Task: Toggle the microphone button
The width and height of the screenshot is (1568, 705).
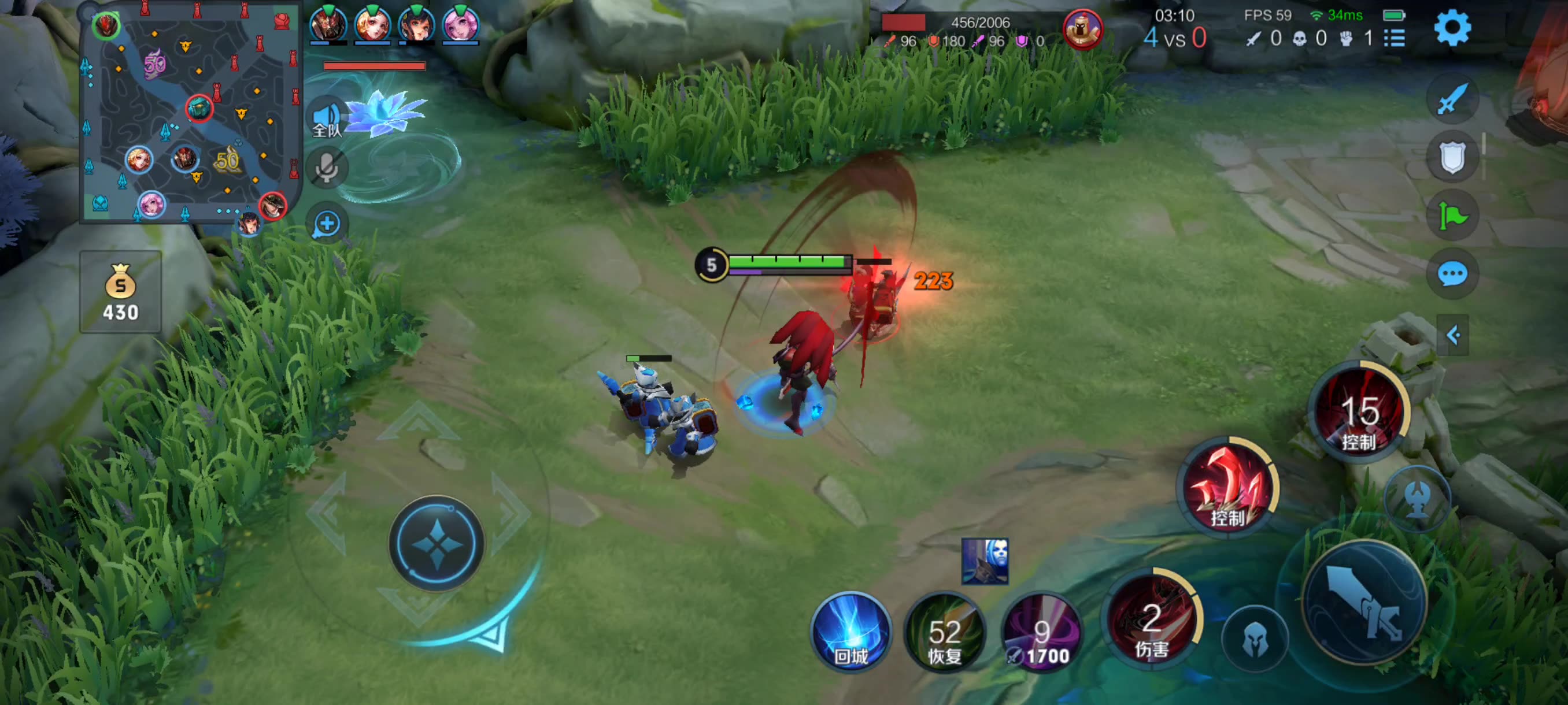Action: pos(327,167)
